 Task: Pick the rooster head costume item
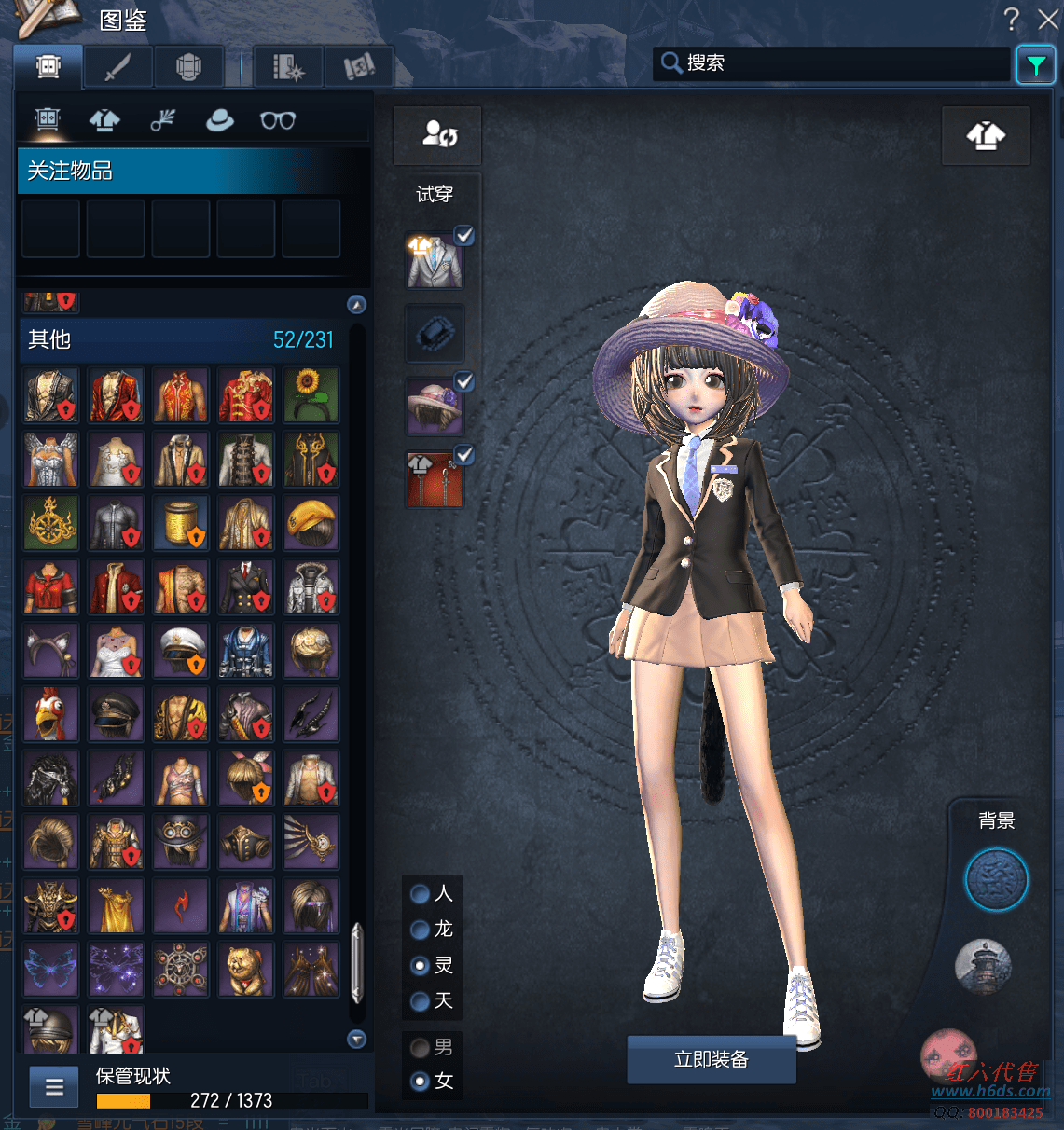[51, 714]
